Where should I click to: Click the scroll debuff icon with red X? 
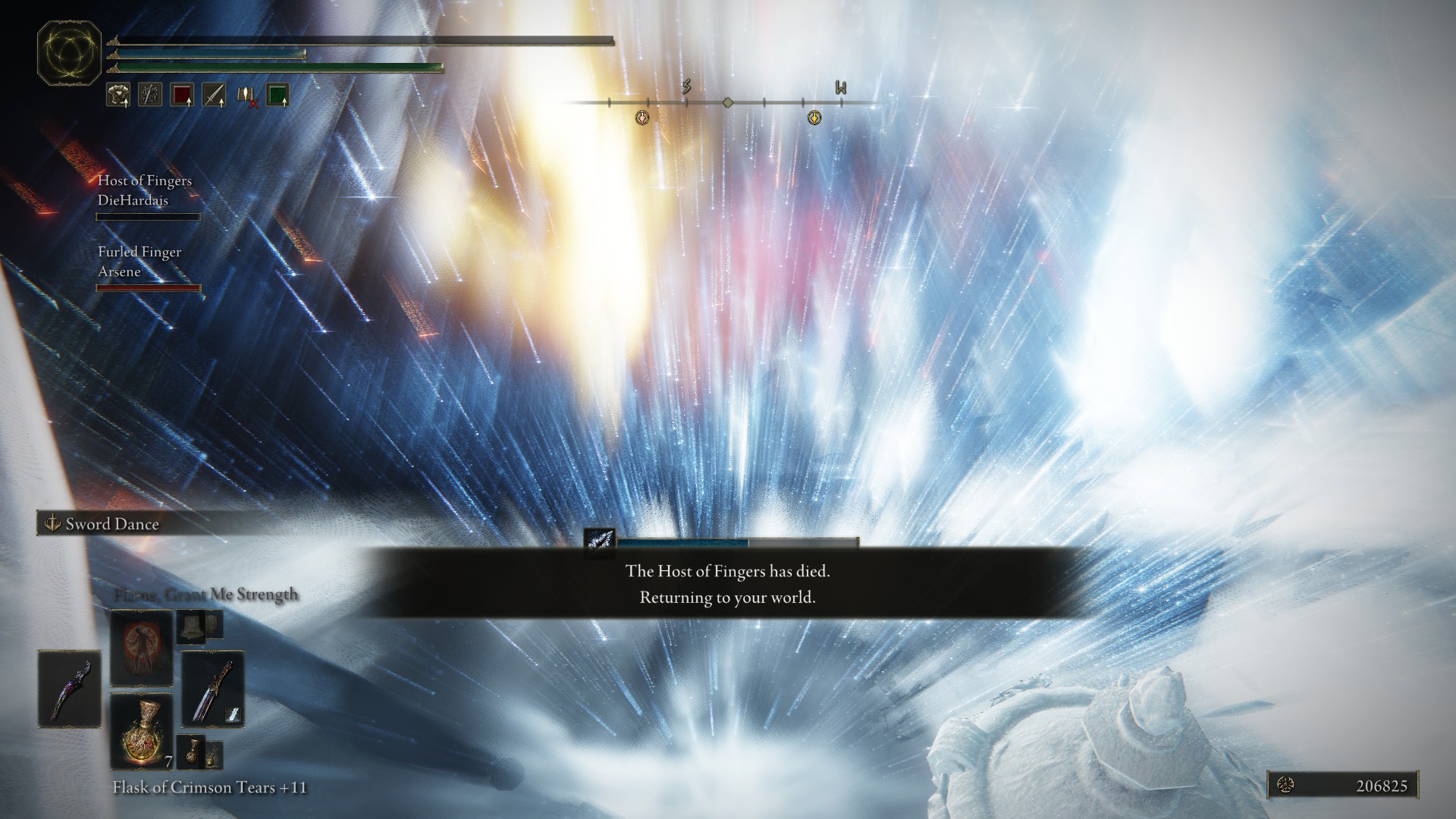coord(246,96)
